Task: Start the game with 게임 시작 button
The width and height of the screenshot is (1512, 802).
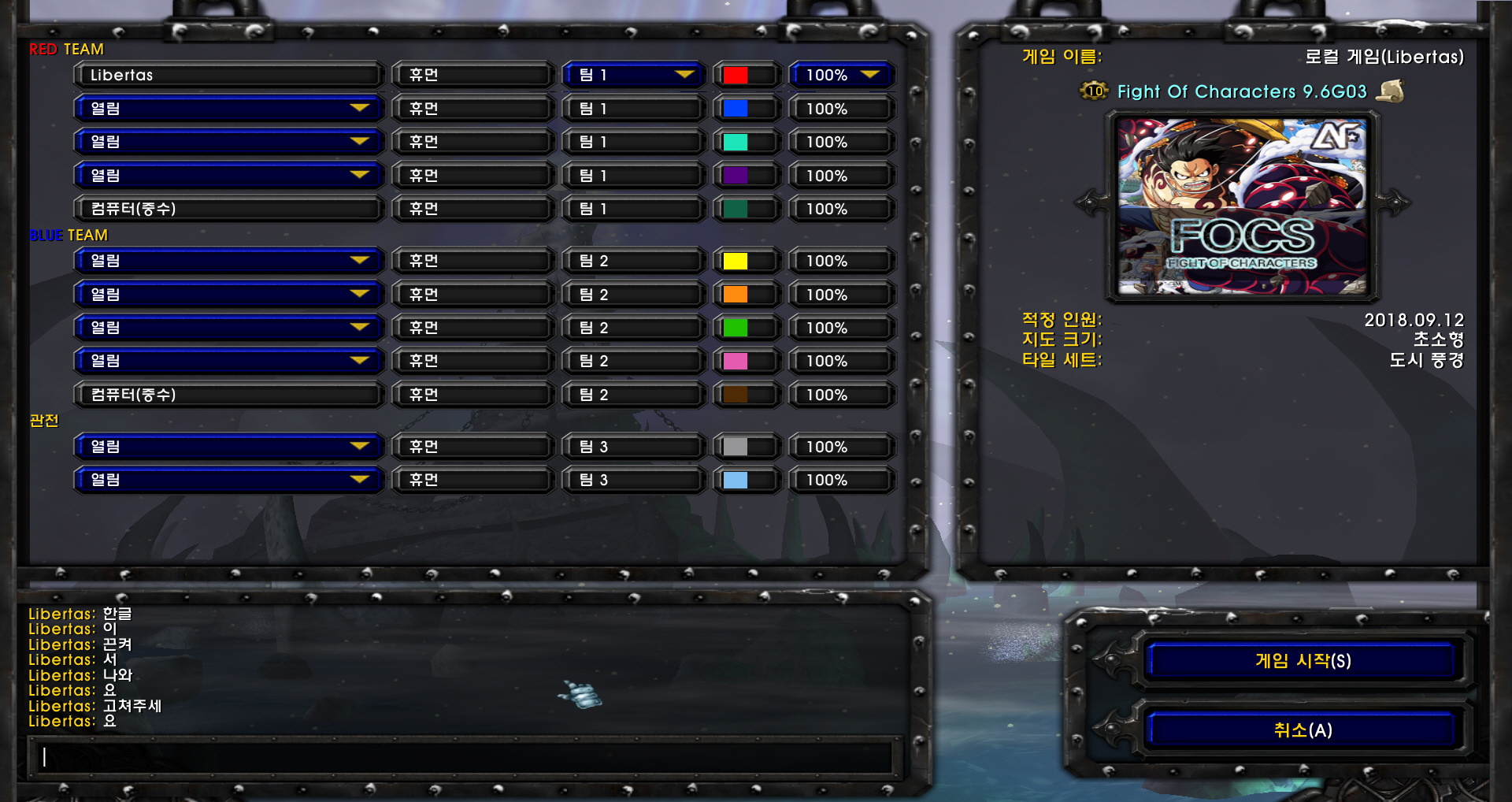Action: click(x=1303, y=660)
